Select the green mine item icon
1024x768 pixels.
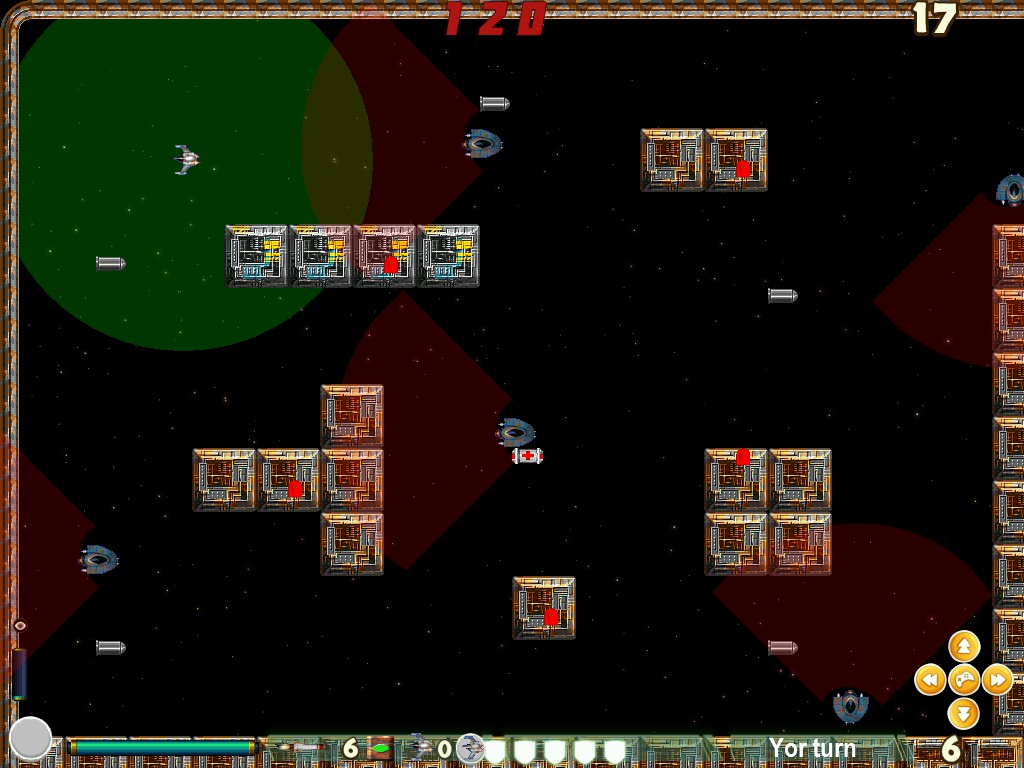[x=380, y=748]
